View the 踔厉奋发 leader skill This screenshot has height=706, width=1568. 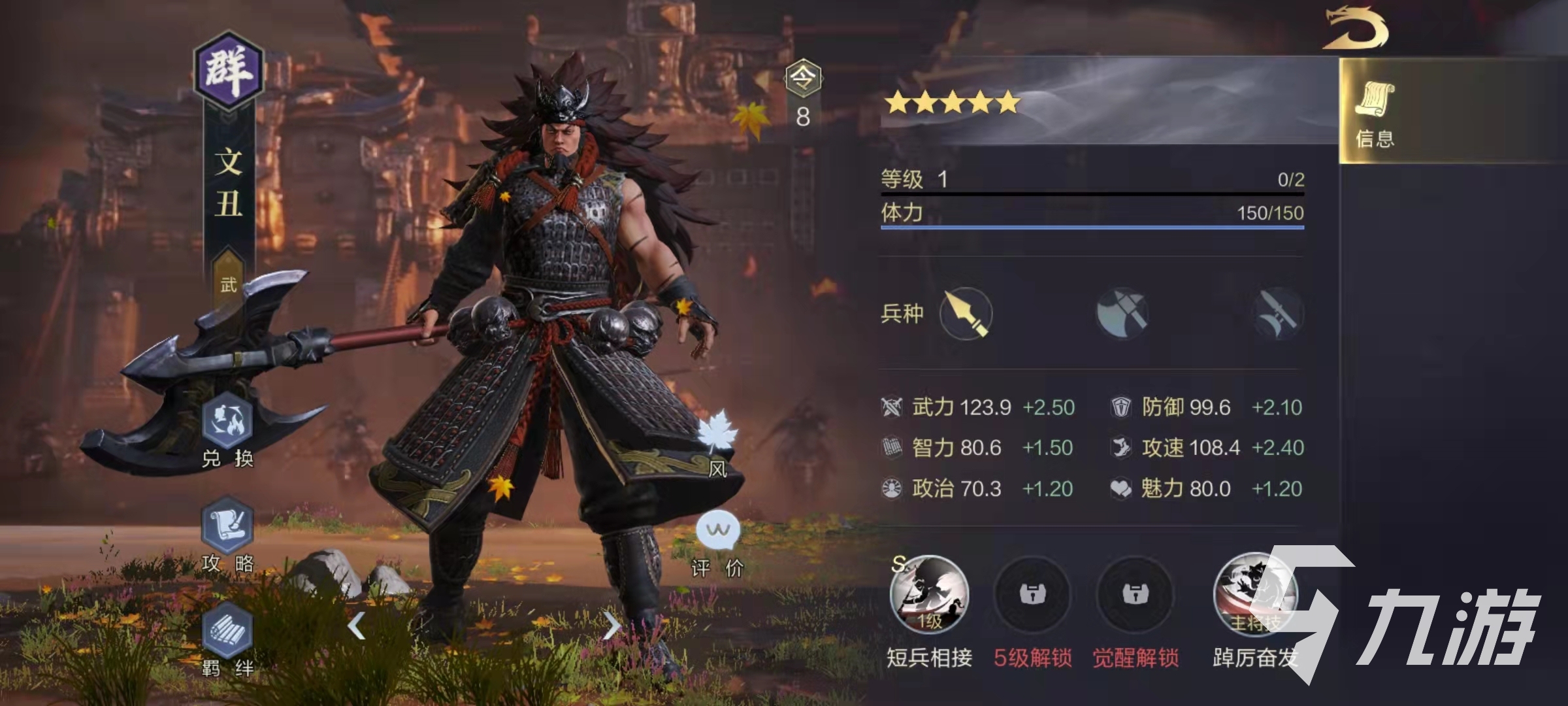(1253, 595)
